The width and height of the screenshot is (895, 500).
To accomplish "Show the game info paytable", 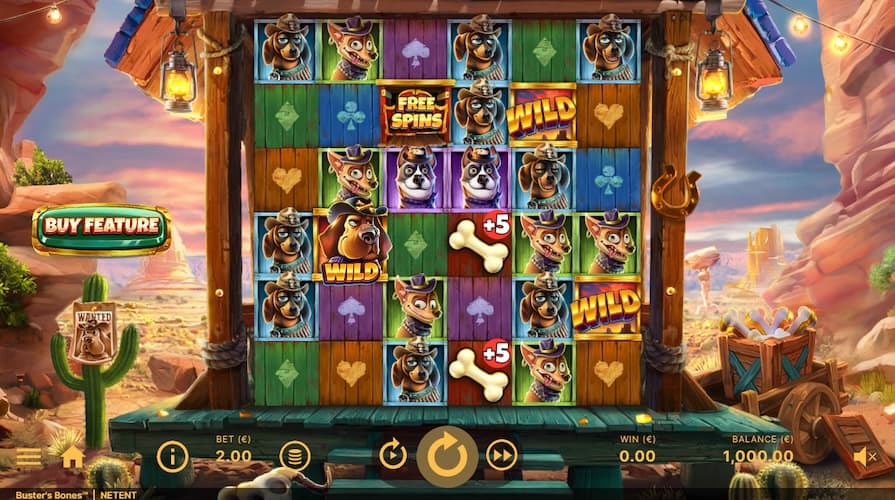I will 172,457.
